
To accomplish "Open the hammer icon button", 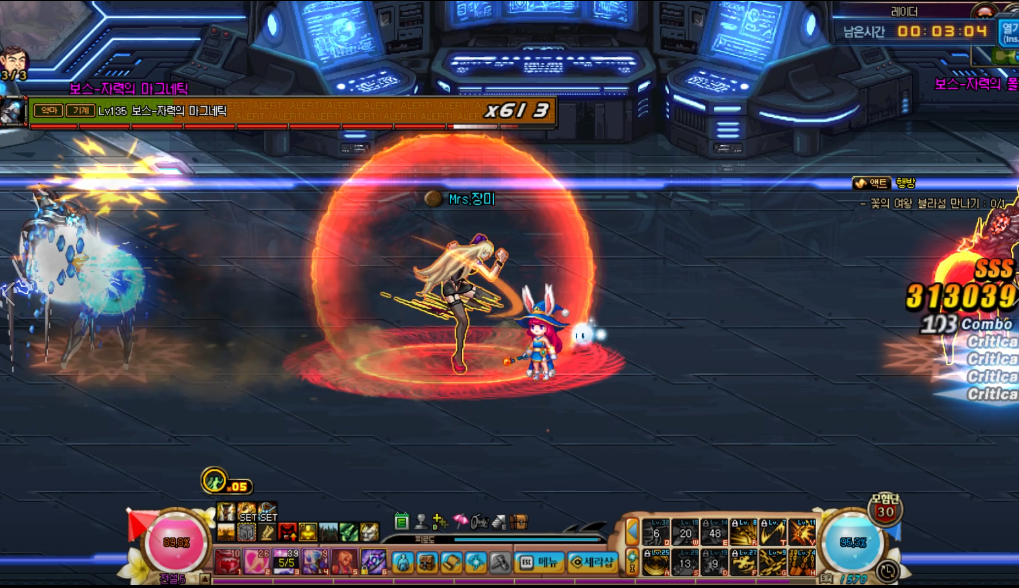I will 500,563.
